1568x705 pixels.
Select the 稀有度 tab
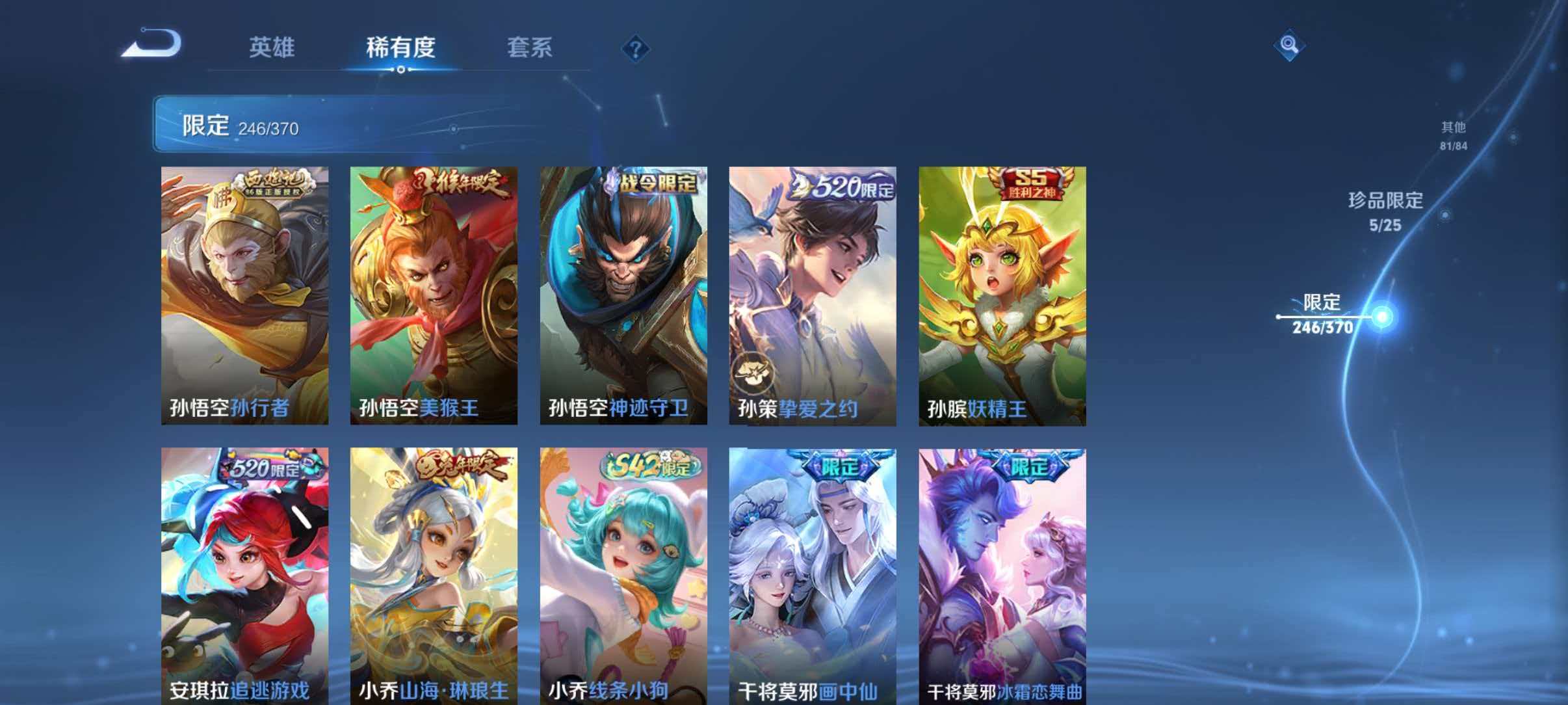[x=401, y=47]
